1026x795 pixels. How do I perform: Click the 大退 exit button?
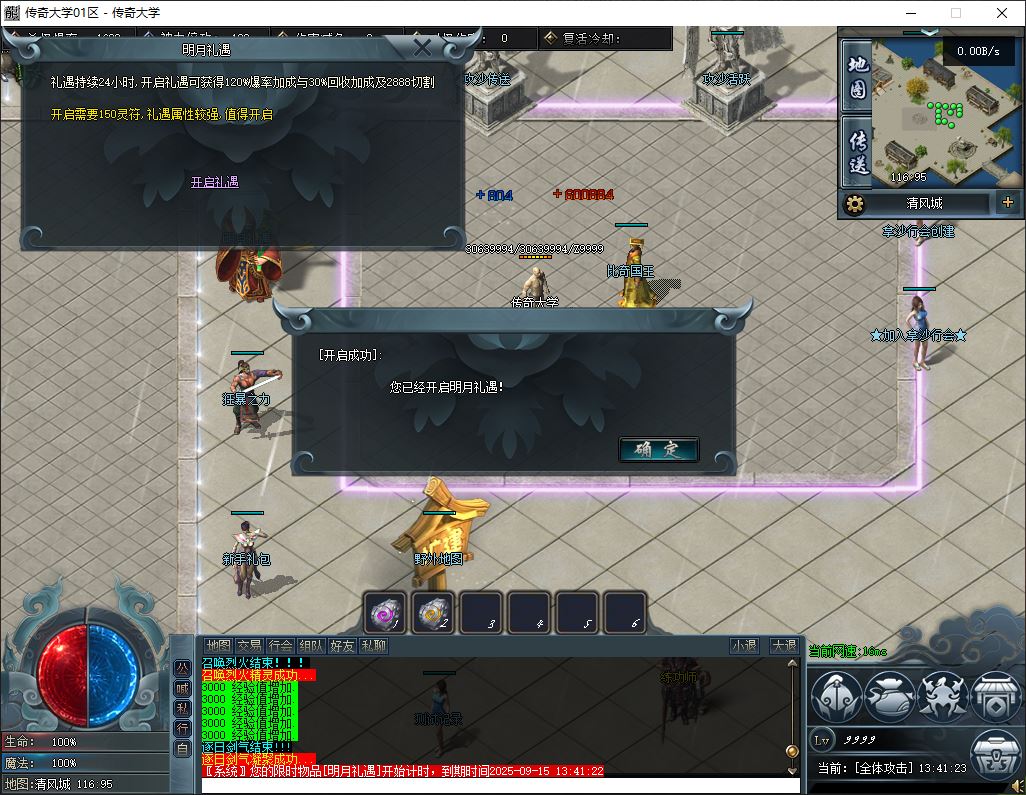tap(783, 646)
